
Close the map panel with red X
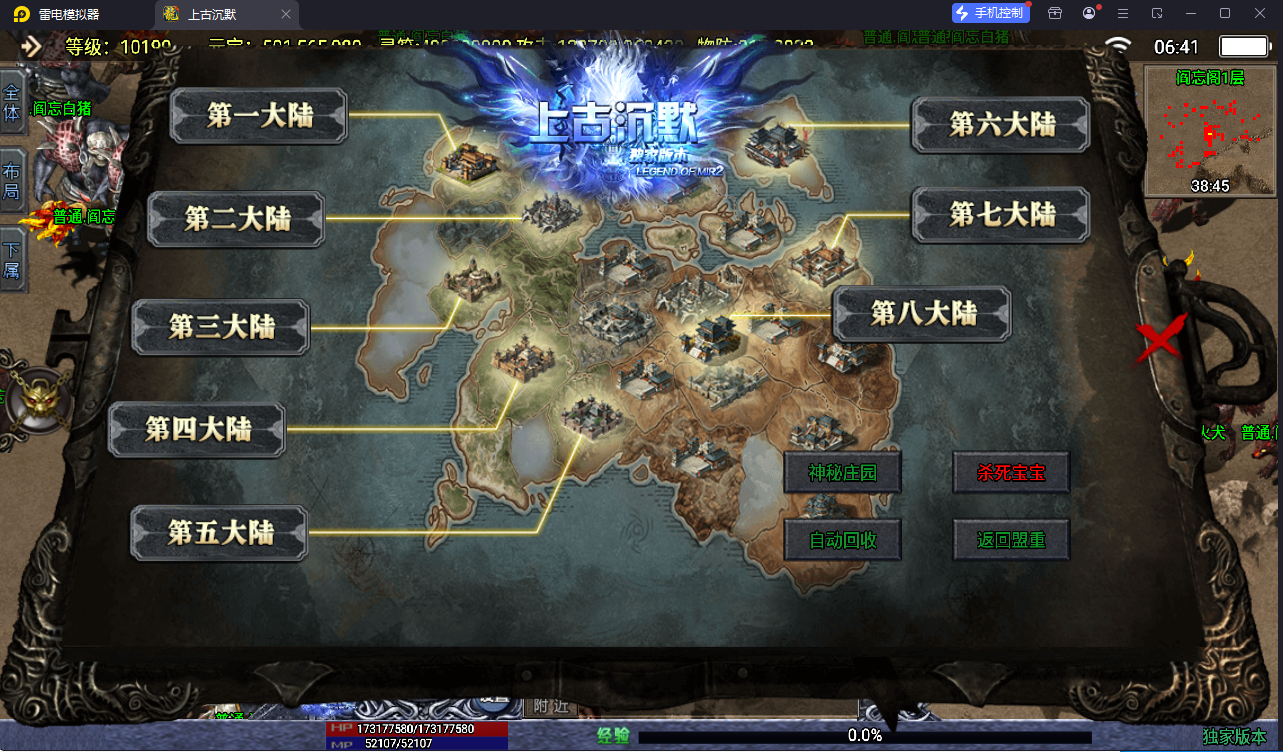1161,338
